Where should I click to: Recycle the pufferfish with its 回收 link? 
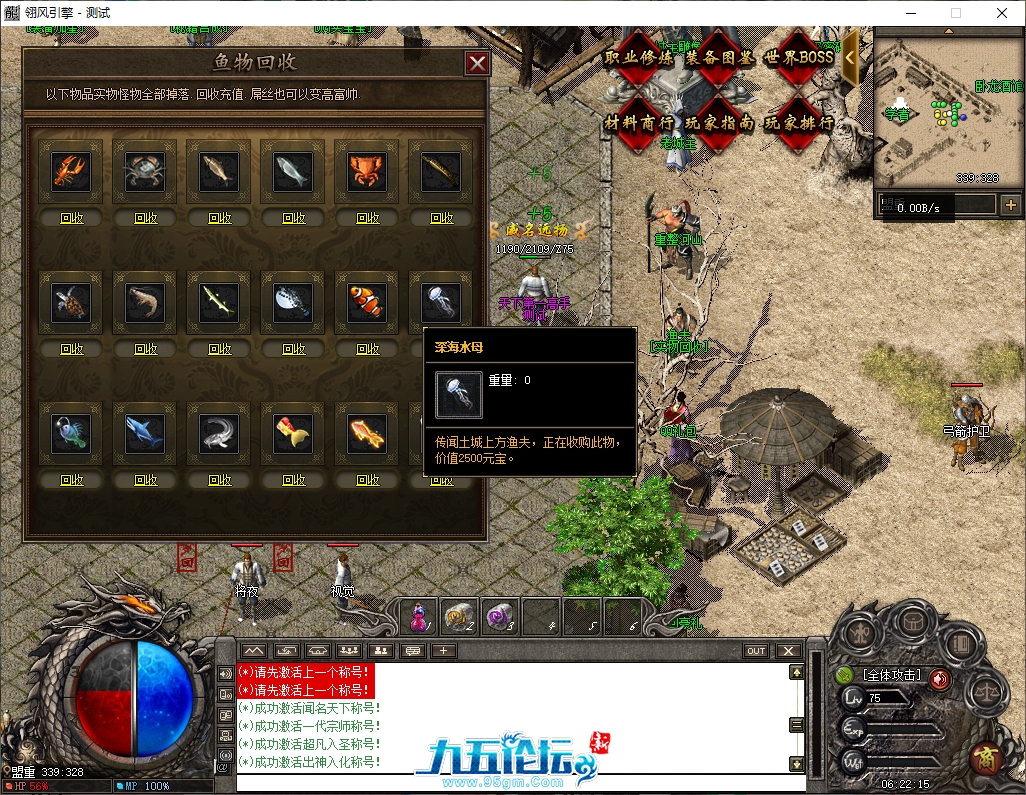pos(294,349)
